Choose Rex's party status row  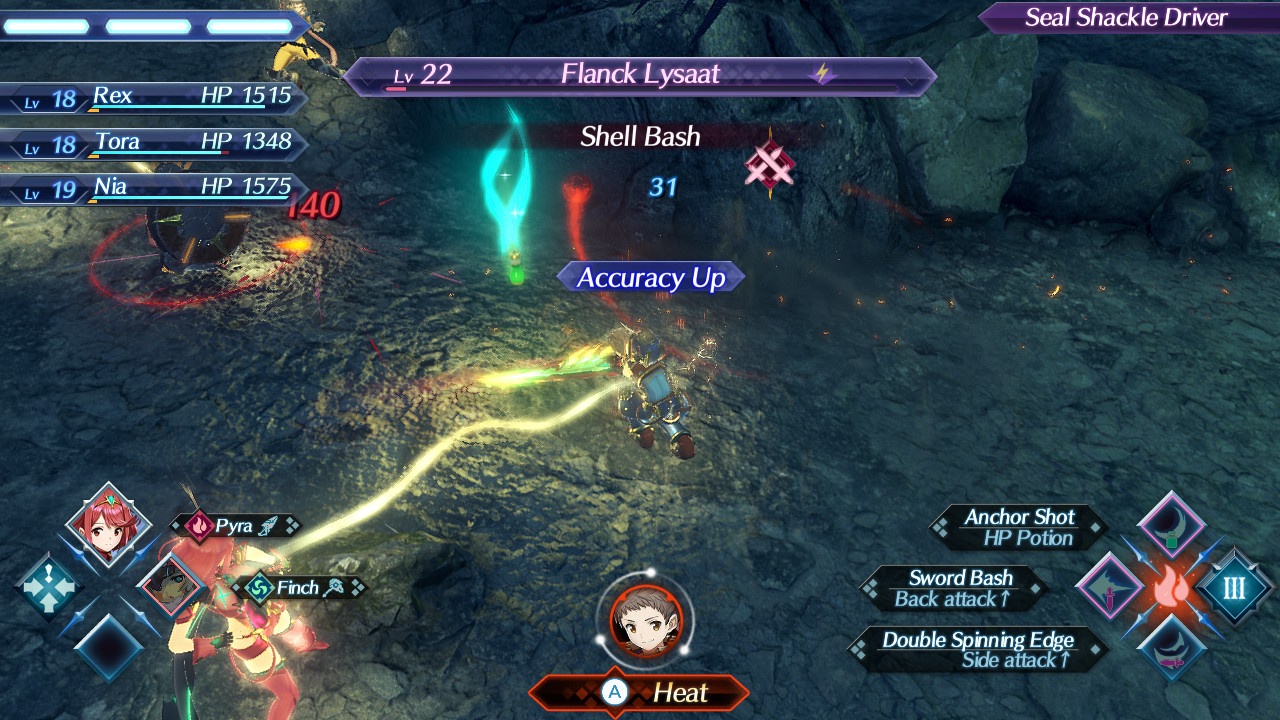155,97
